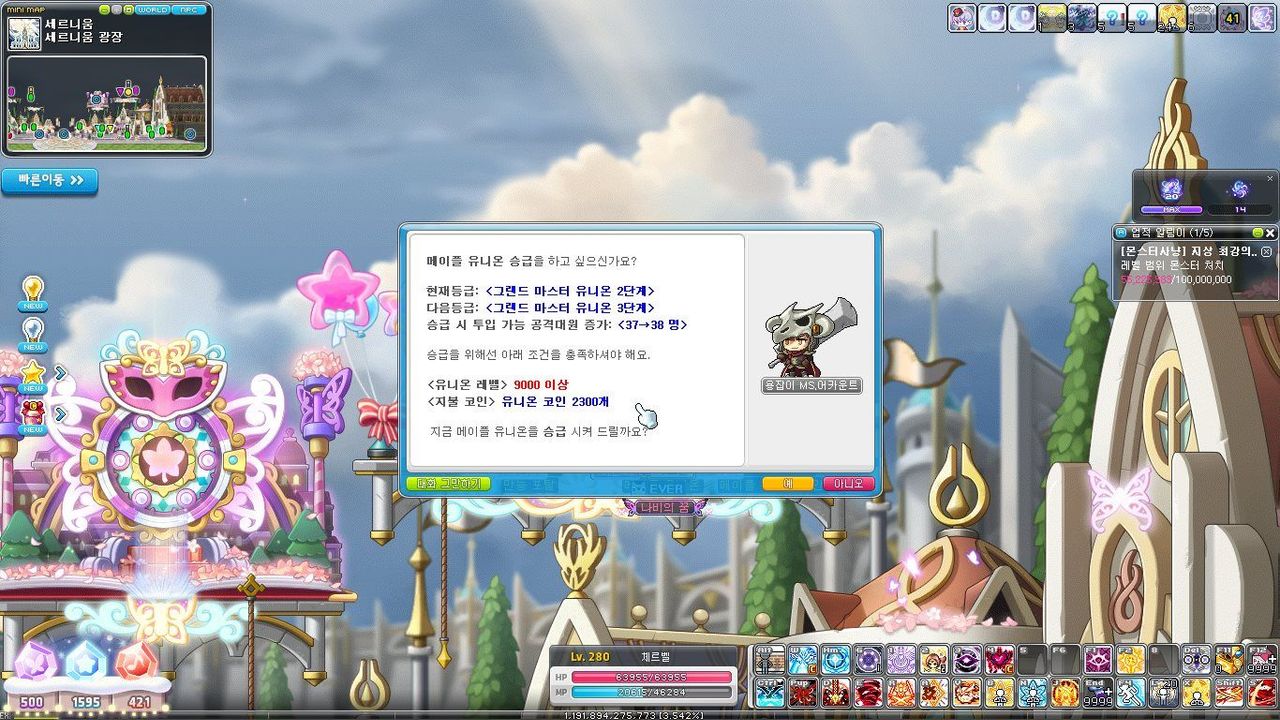1280x720 pixels.
Task: Switch to the NPC view on the Mini Map
Action: [x=188, y=10]
